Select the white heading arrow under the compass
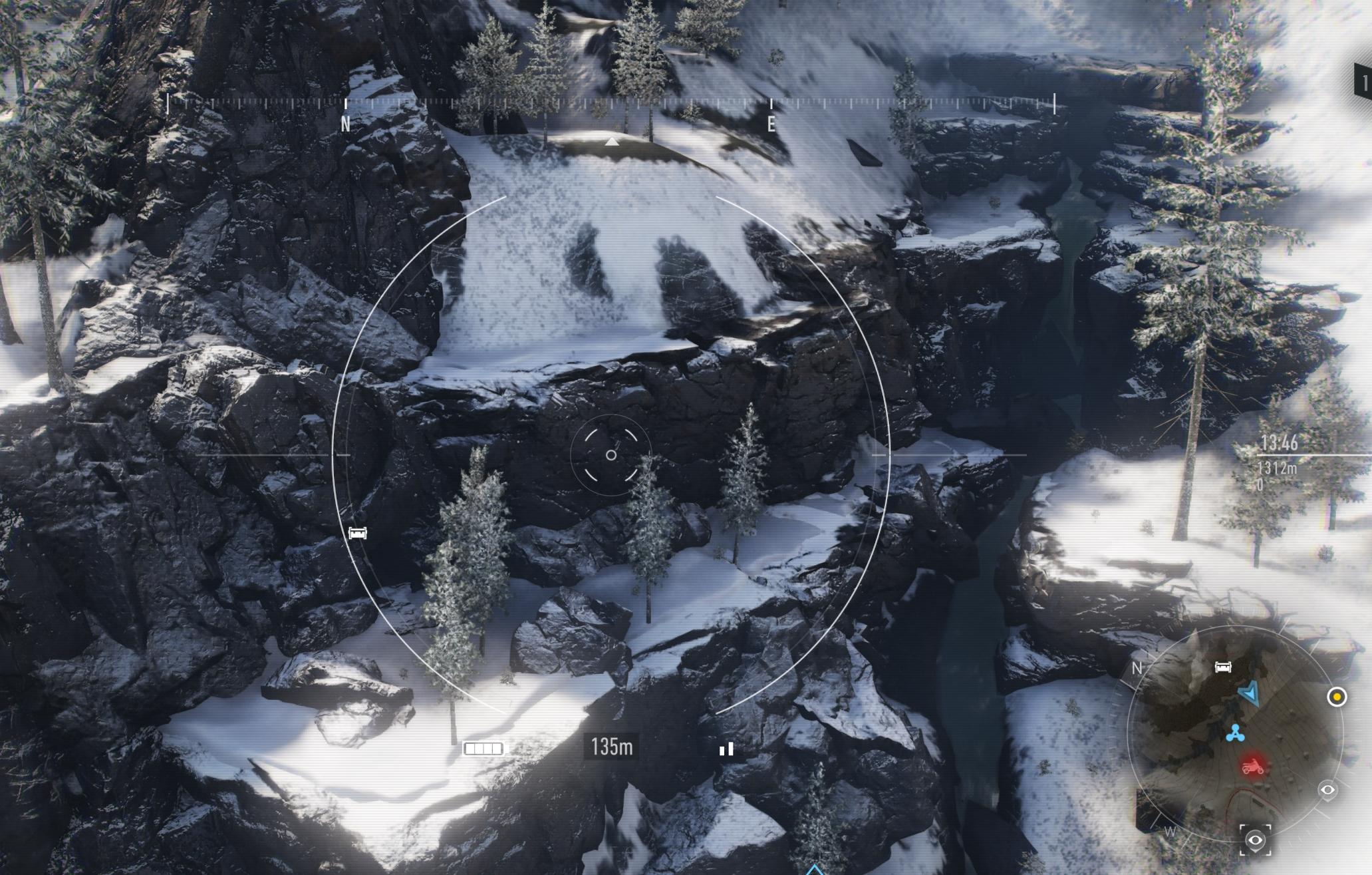Screen dimensions: 1372x875 (612, 141)
